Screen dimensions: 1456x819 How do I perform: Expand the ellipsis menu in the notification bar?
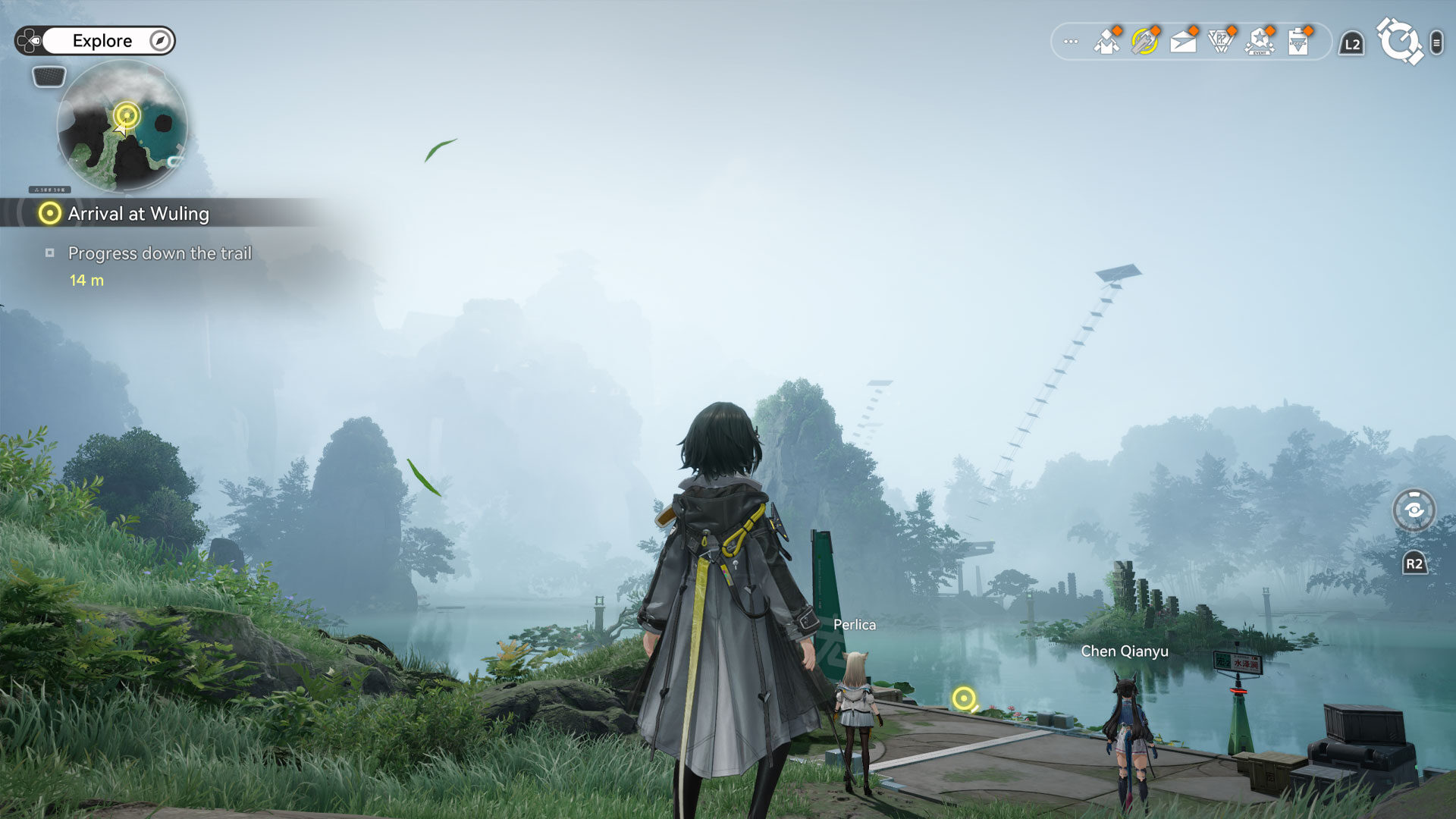pos(1071,42)
